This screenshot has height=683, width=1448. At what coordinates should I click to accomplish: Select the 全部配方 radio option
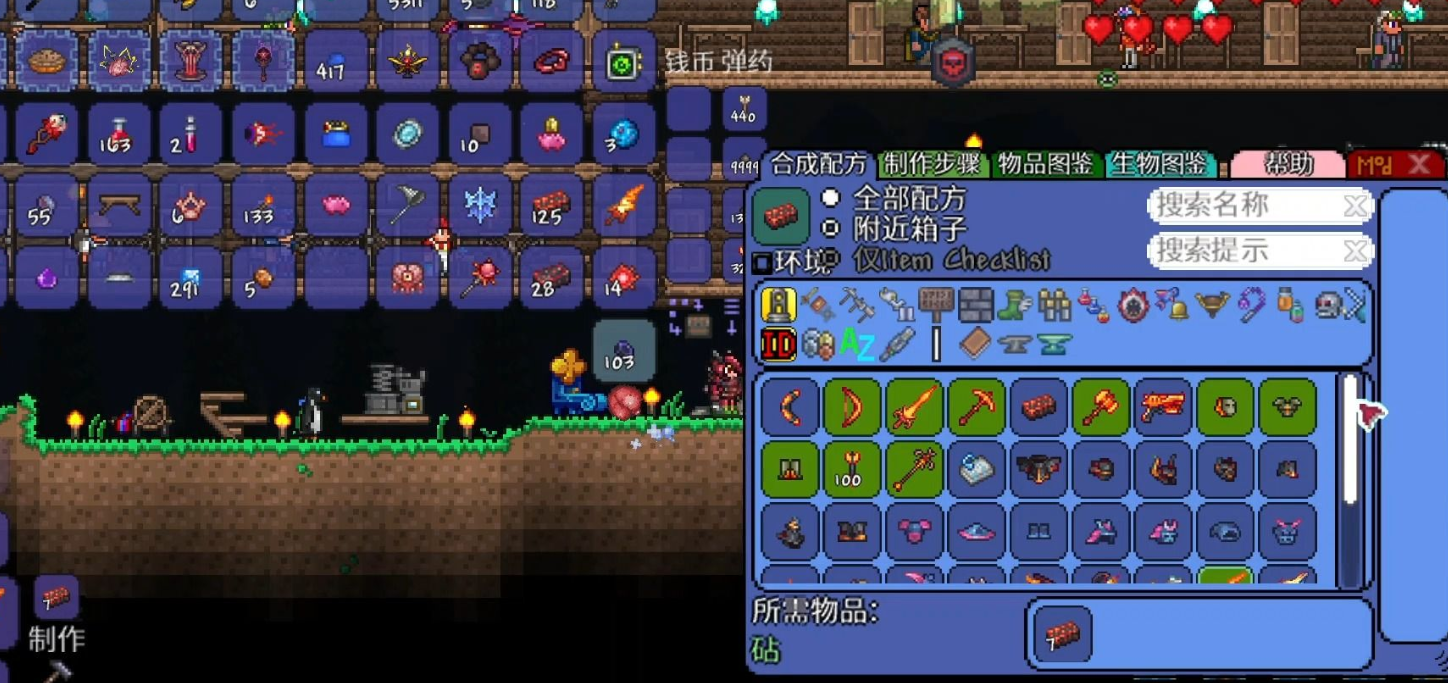coord(830,198)
